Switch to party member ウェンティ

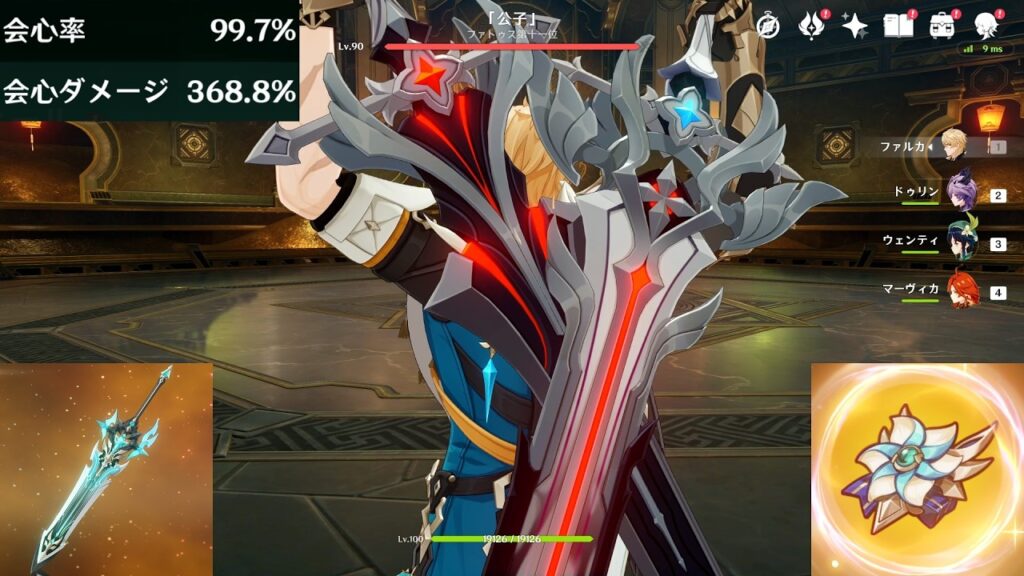point(960,241)
